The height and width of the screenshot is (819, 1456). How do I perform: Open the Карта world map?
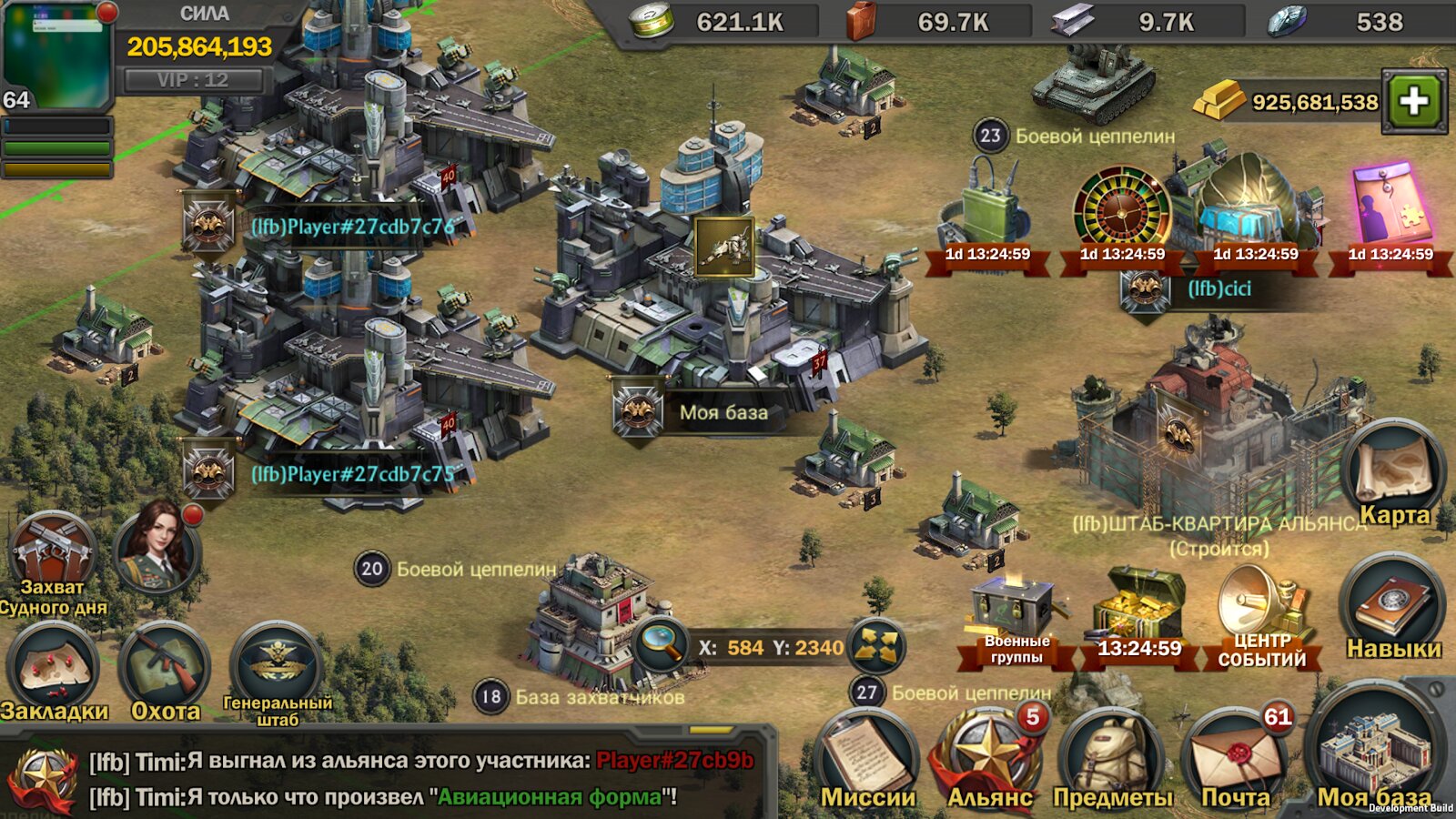coord(1393,473)
